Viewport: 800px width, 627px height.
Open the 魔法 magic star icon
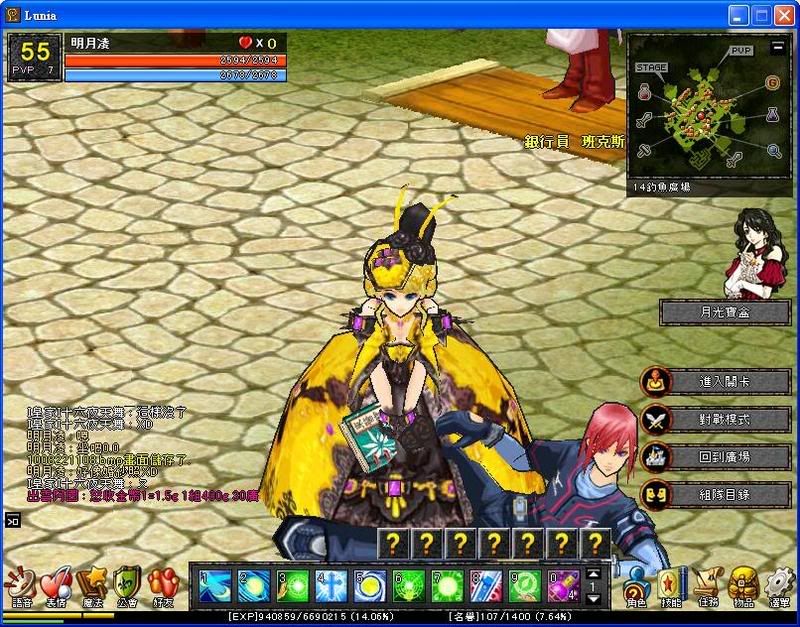point(93,584)
